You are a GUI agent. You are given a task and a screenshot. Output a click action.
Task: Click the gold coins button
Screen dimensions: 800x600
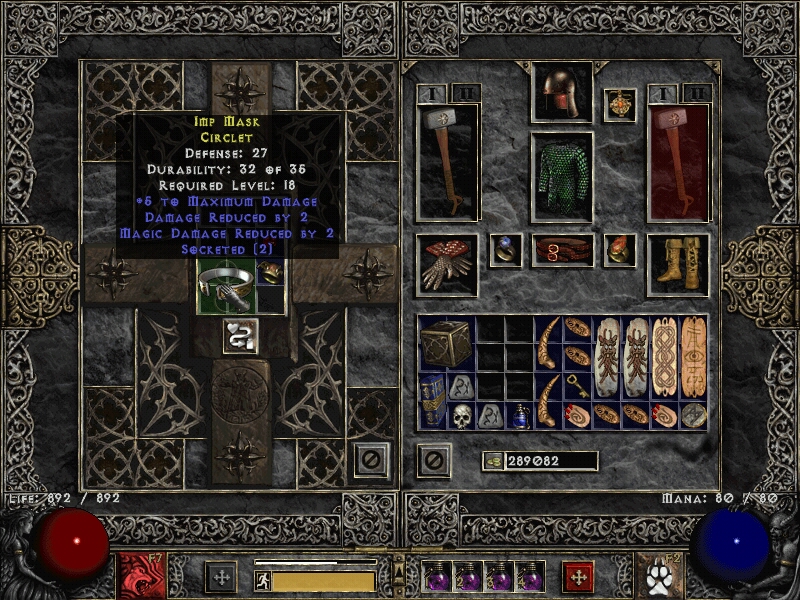coord(492,461)
